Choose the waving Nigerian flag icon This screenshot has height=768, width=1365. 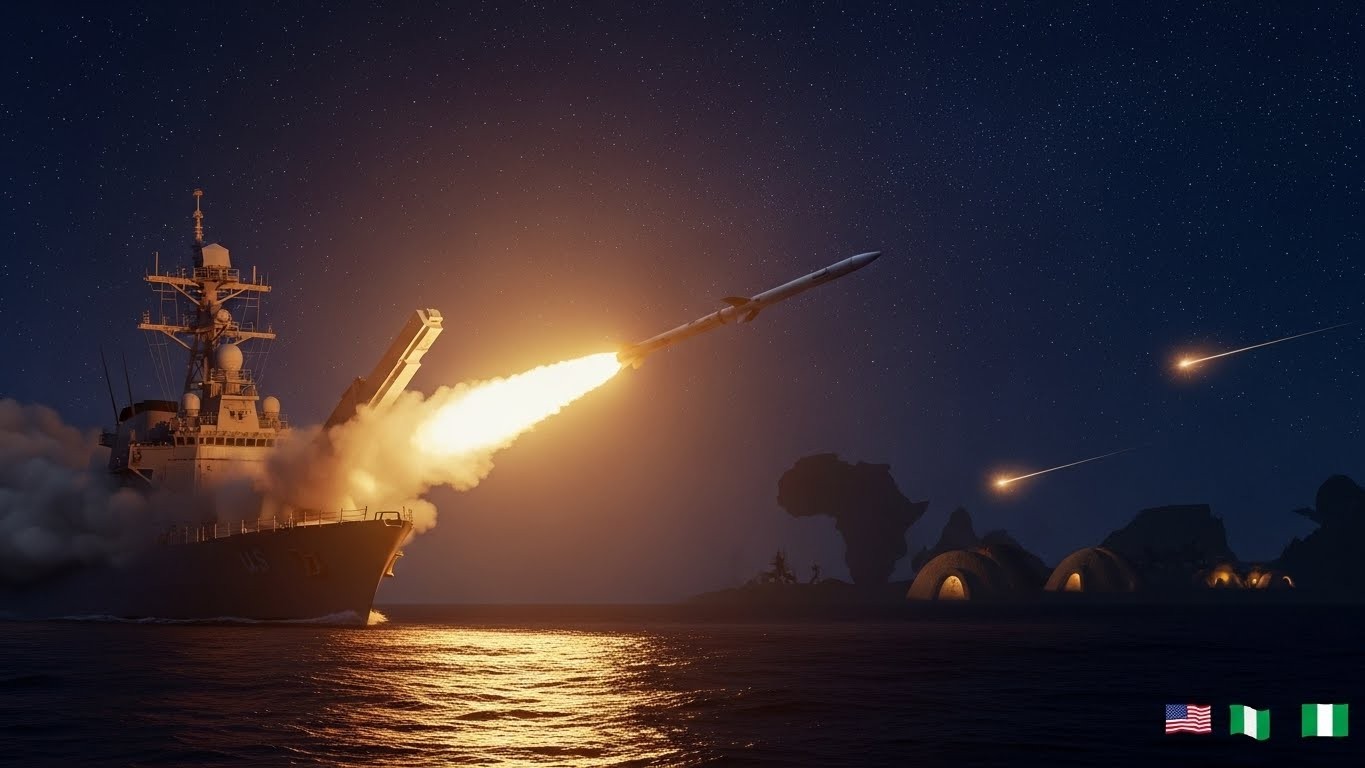pyautogui.click(x=1249, y=721)
